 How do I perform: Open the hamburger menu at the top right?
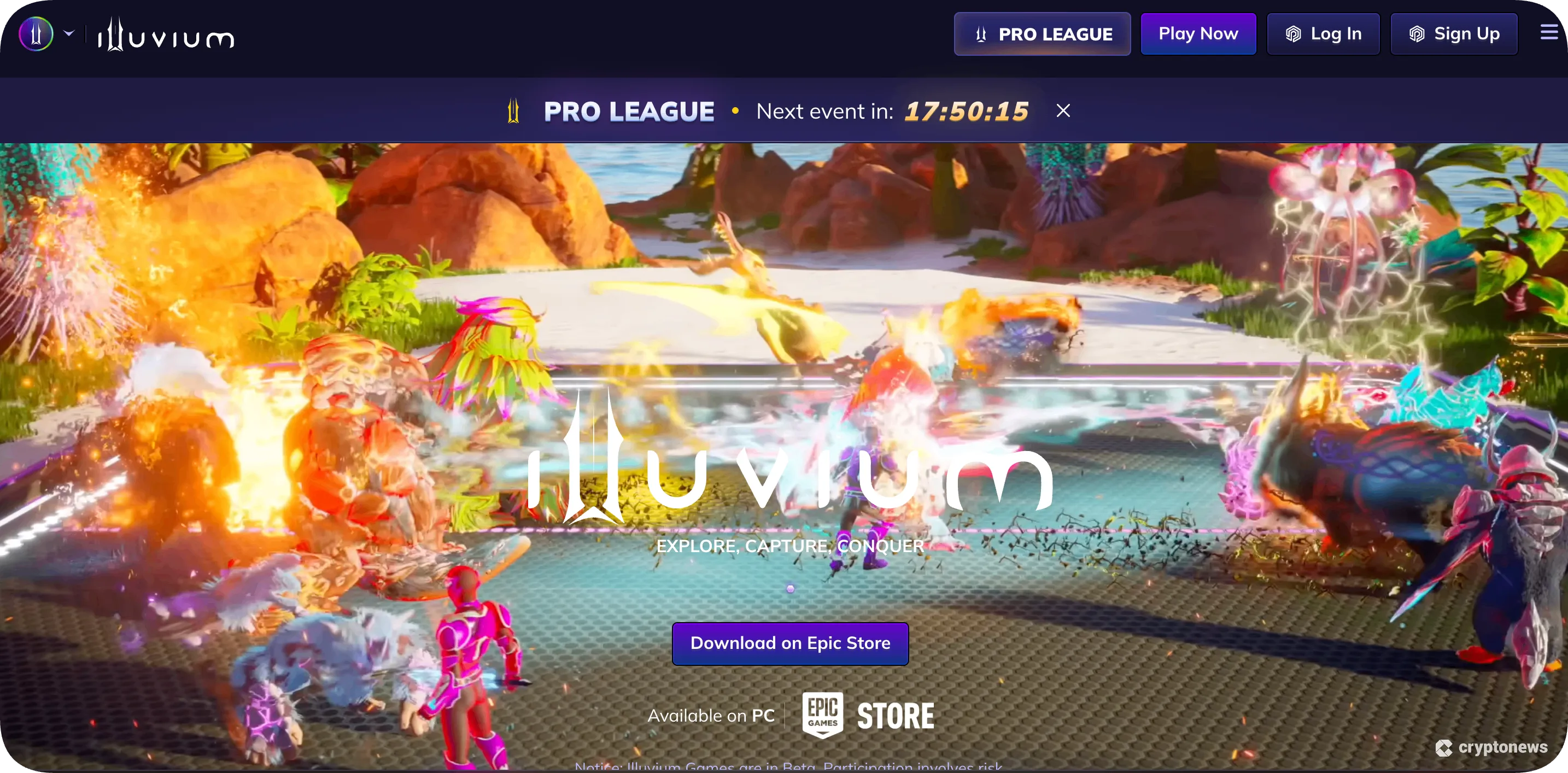click(1547, 32)
